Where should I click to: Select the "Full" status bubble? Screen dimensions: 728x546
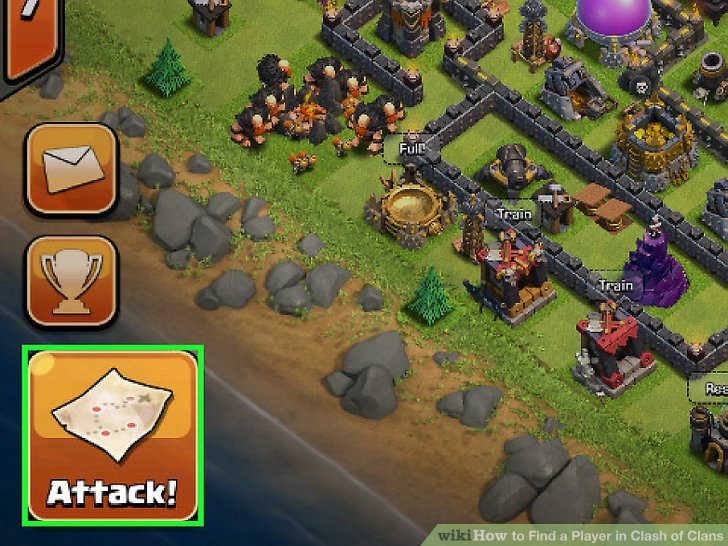coord(410,150)
